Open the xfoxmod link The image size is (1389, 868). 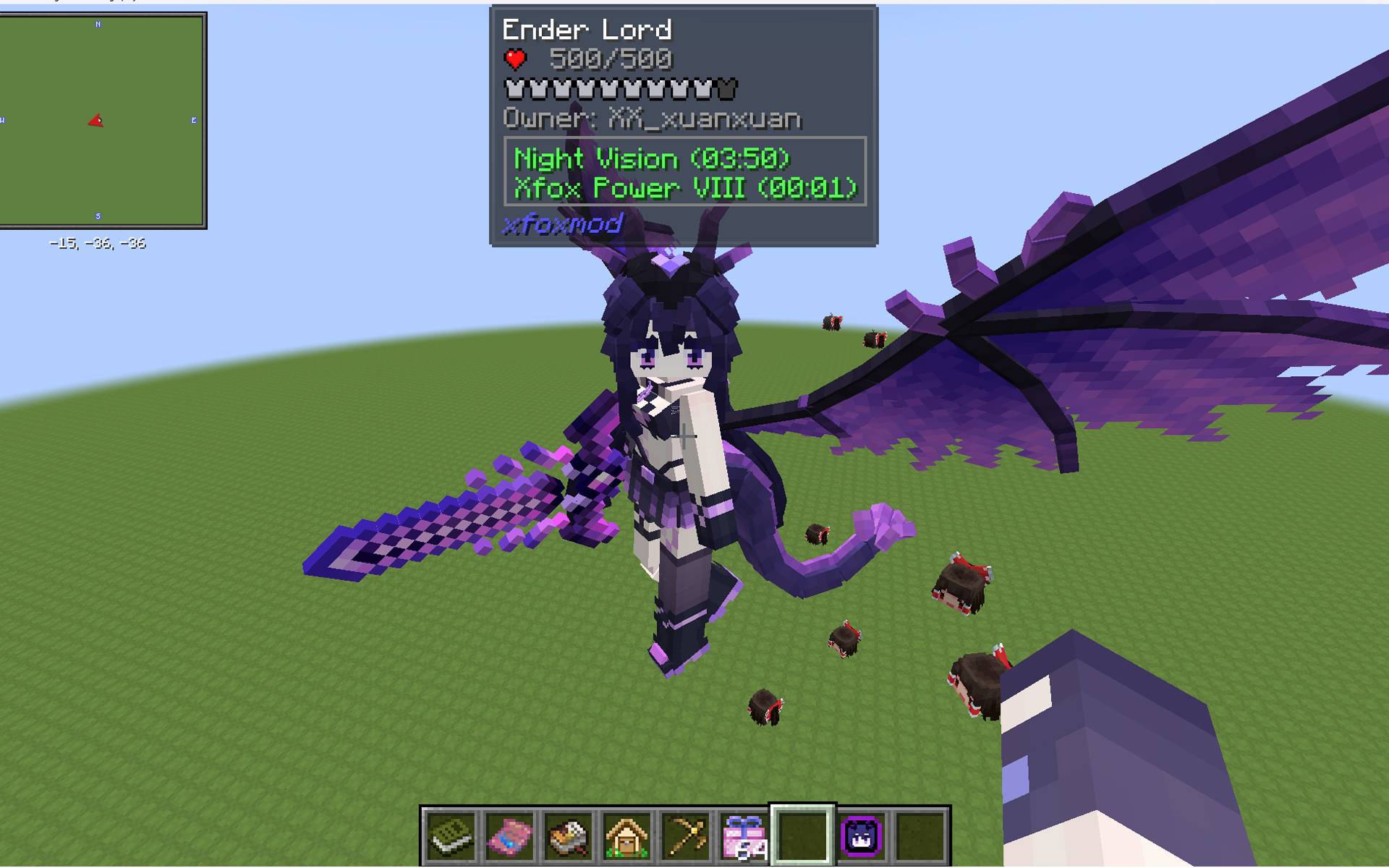563,224
